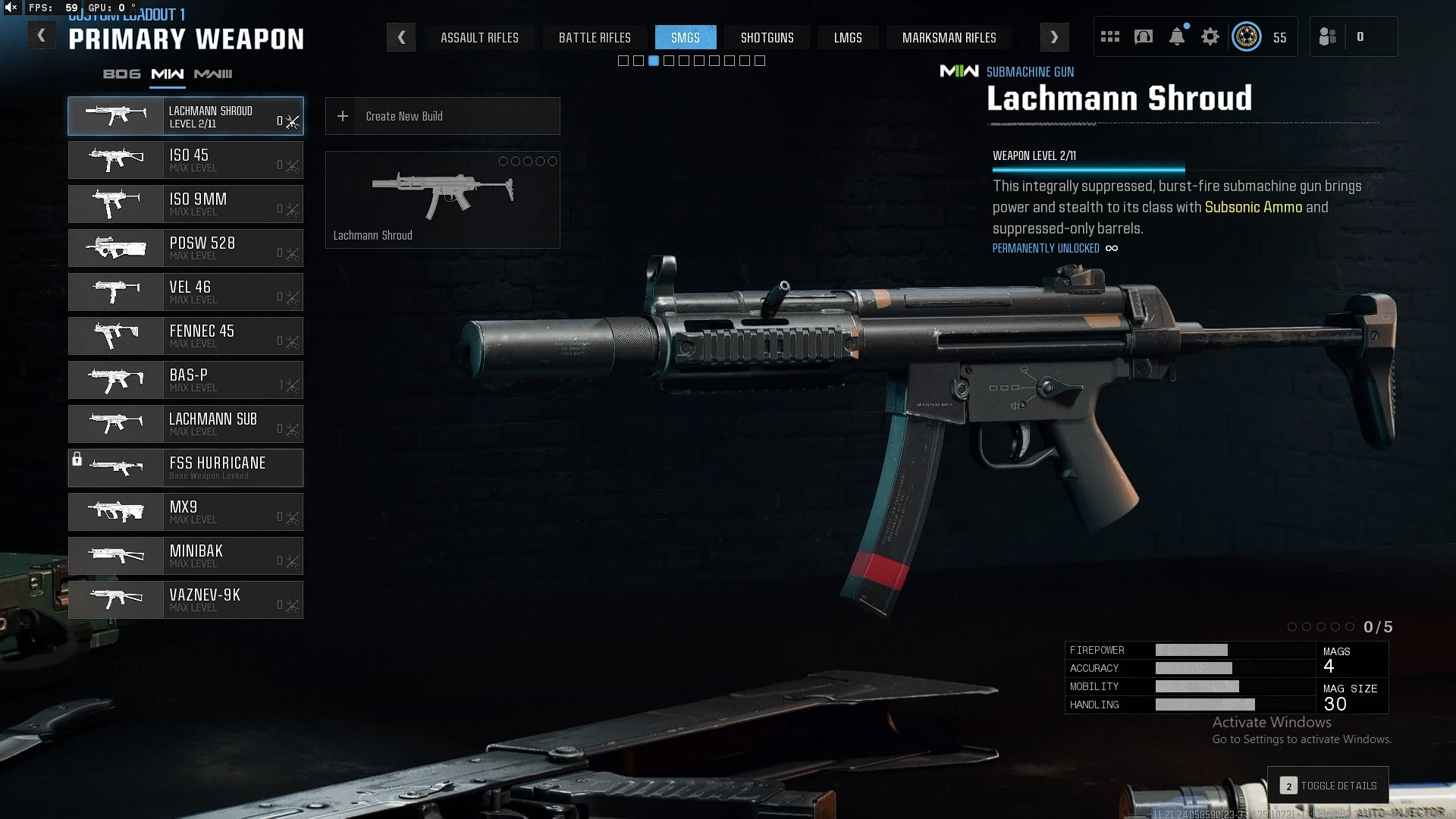Image resolution: width=1456 pixels, height=819 pixels.
Task: Select the Fennec 45 entry
Action: 186,336
